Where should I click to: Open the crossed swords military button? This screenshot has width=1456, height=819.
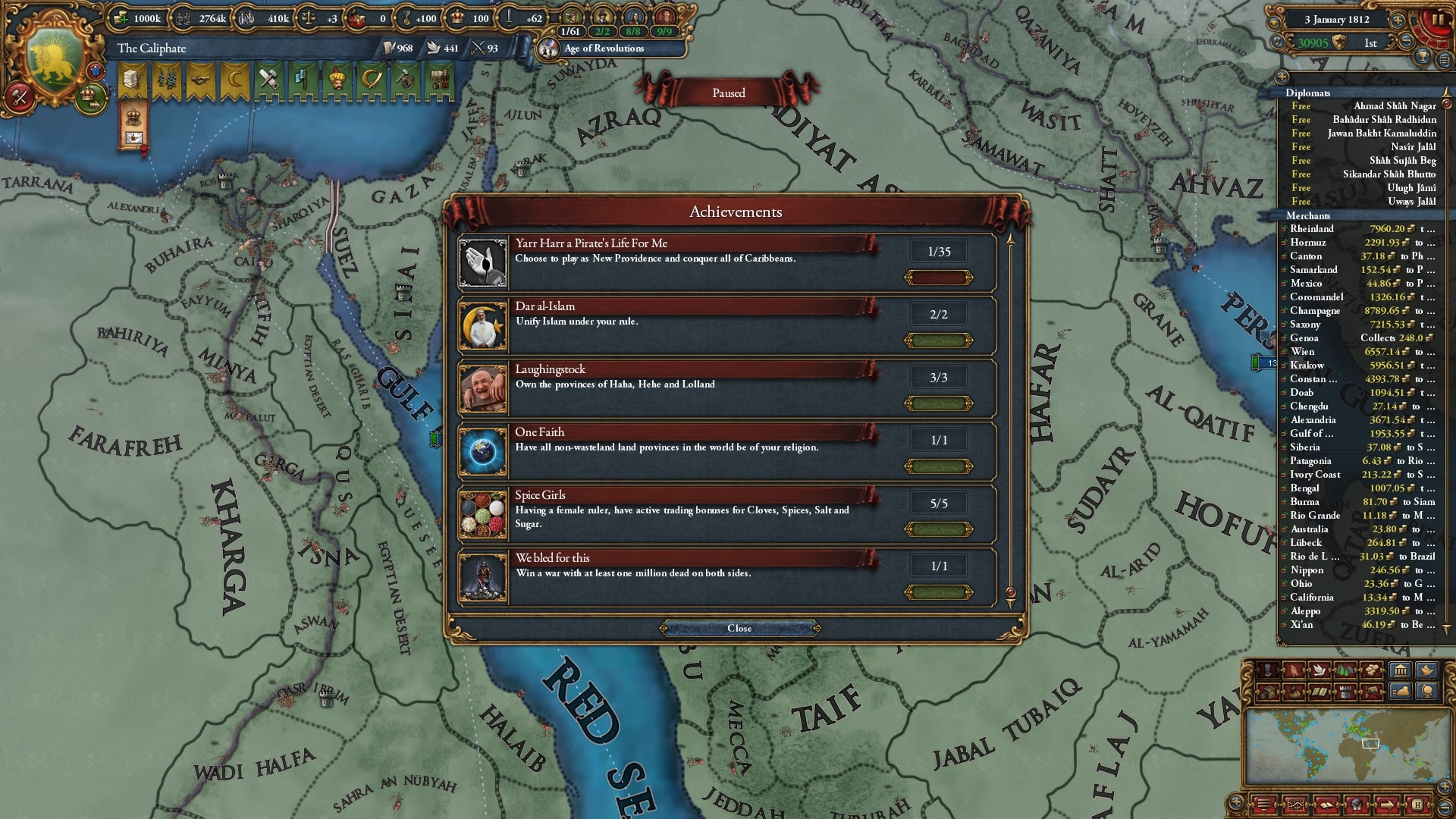tap(20, 96)
